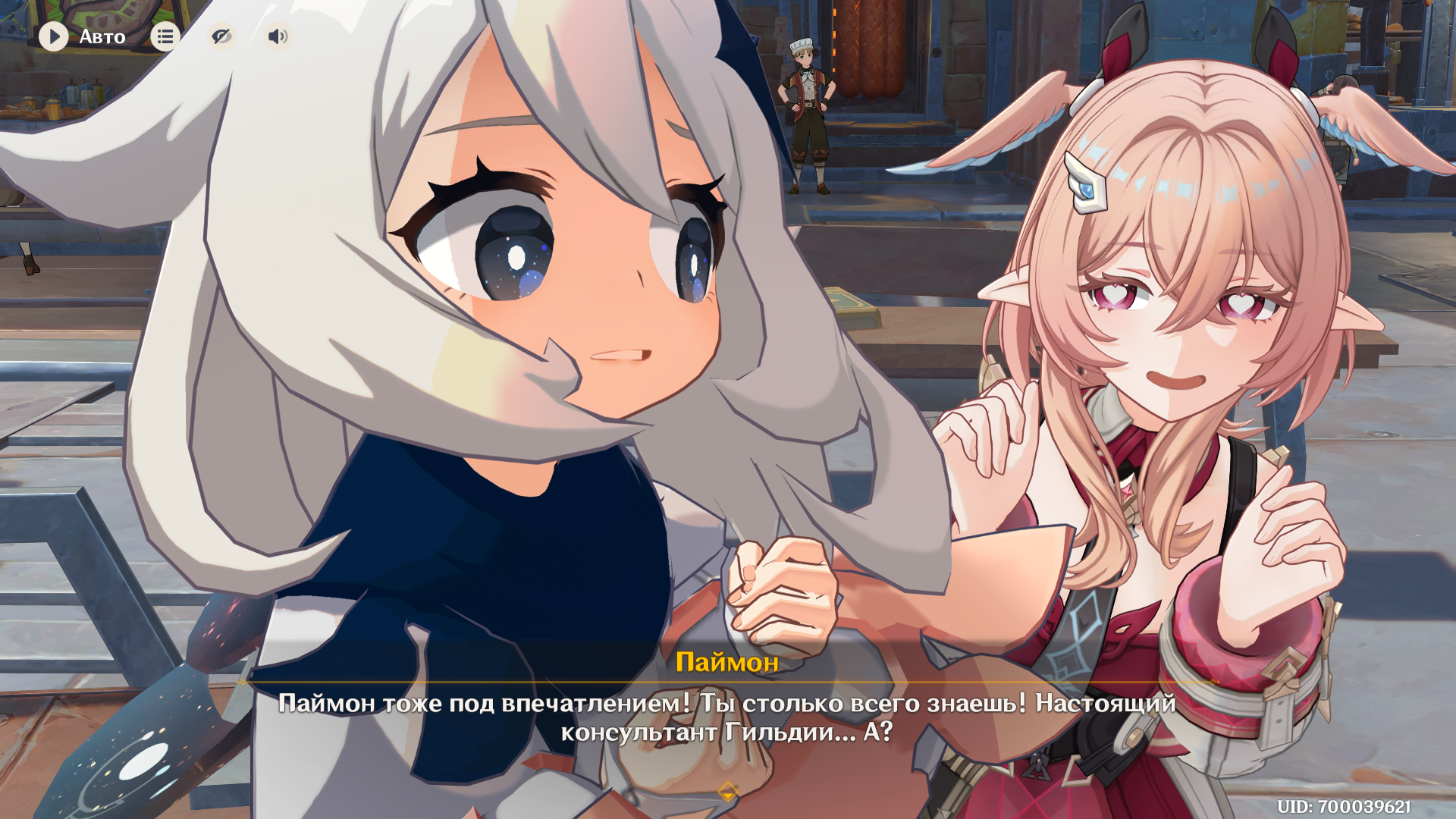
Task: Advance dialogue with the yellow diamond arrow
Action: [x=727, y=792]
